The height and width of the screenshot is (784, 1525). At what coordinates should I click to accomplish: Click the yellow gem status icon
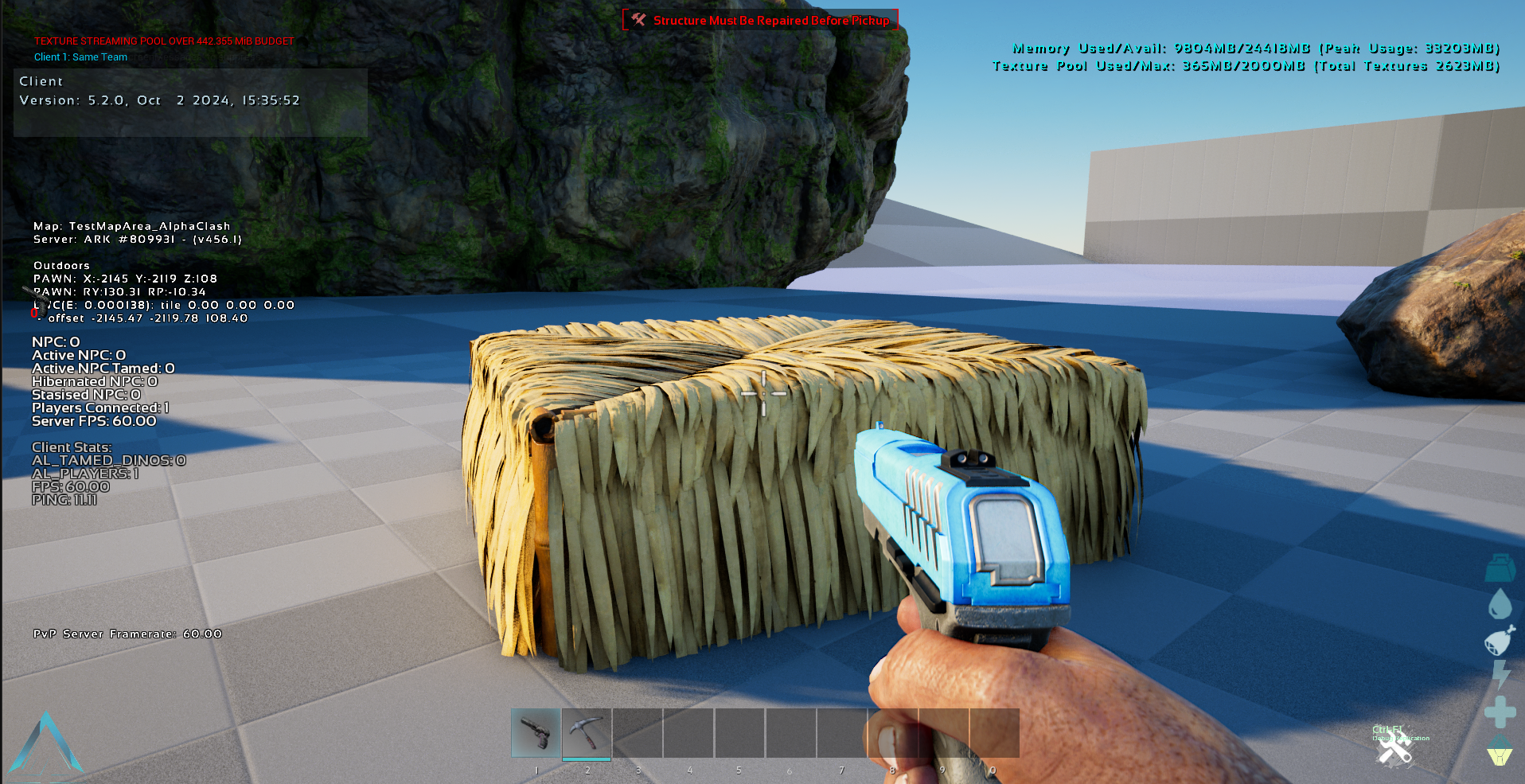click(1500, 750)
